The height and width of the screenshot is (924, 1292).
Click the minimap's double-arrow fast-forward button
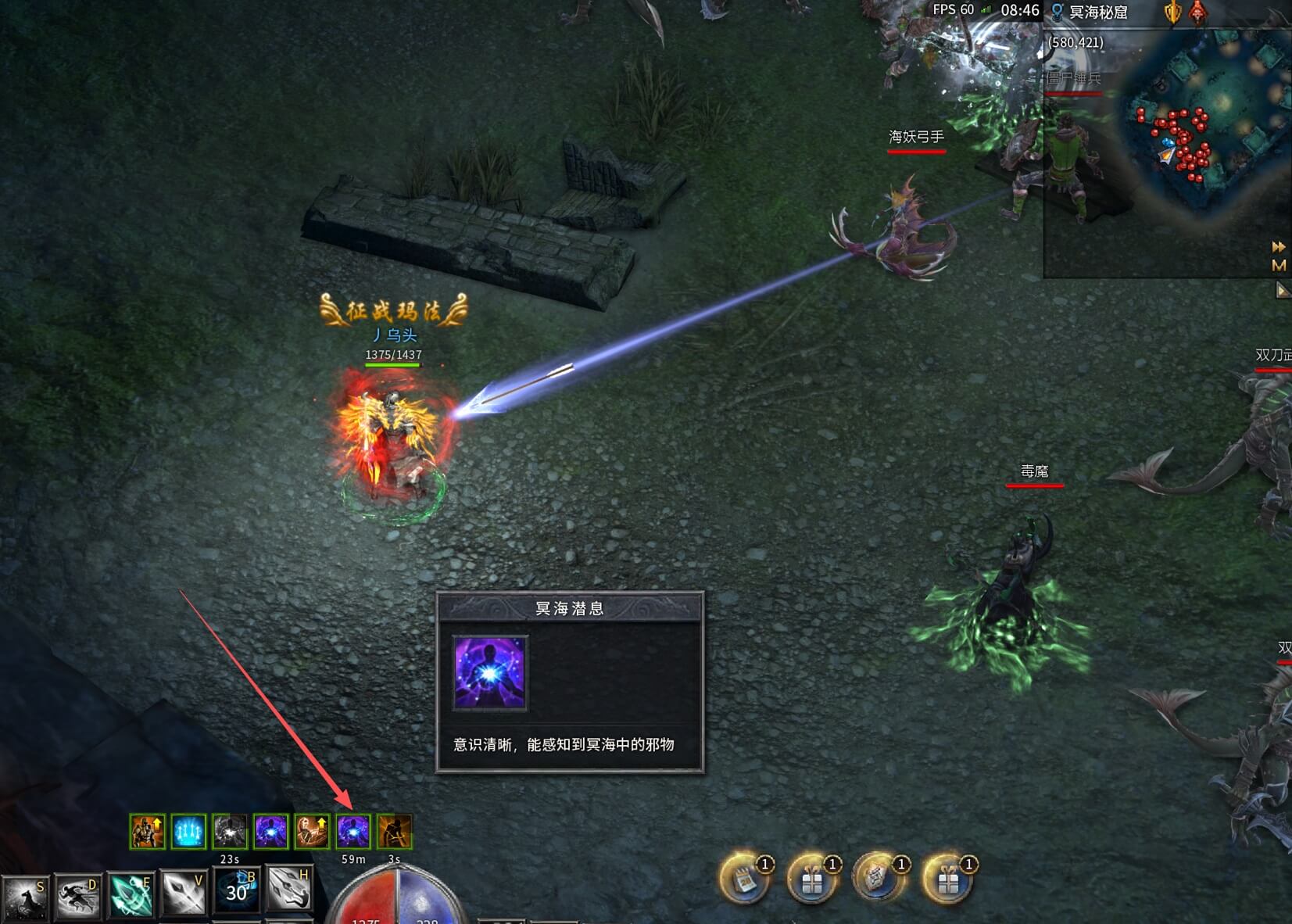(x=1279, y=247)
